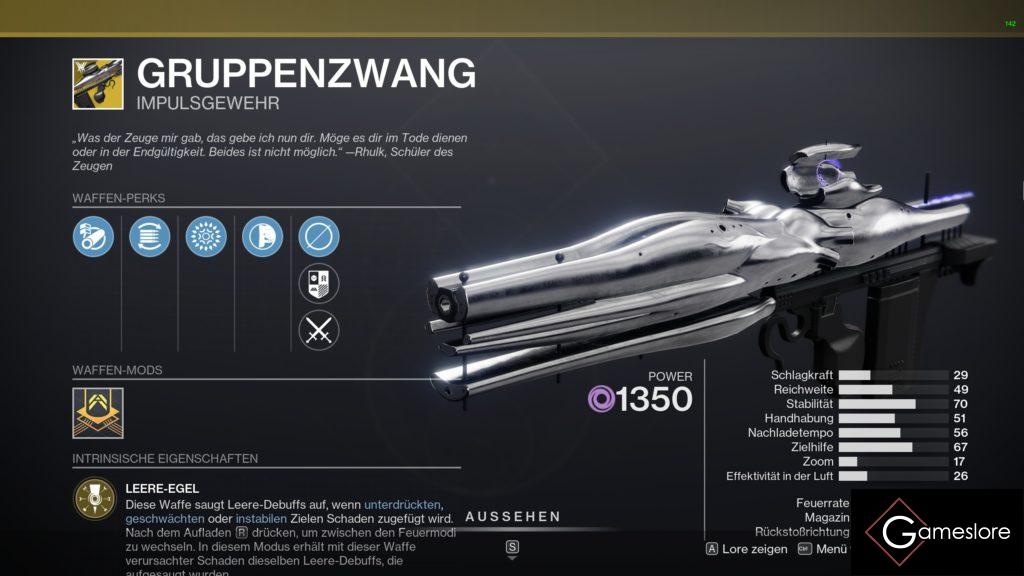Open the equipped weapon mod slot

[98, 413]
